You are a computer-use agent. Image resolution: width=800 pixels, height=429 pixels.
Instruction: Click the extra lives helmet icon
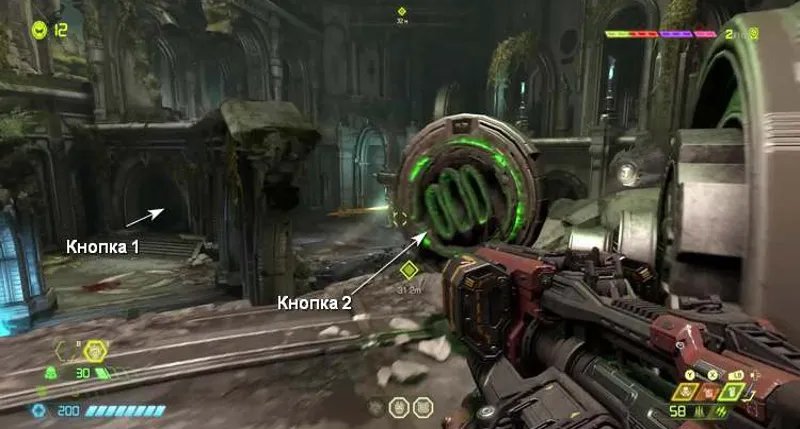pos(40,29)
